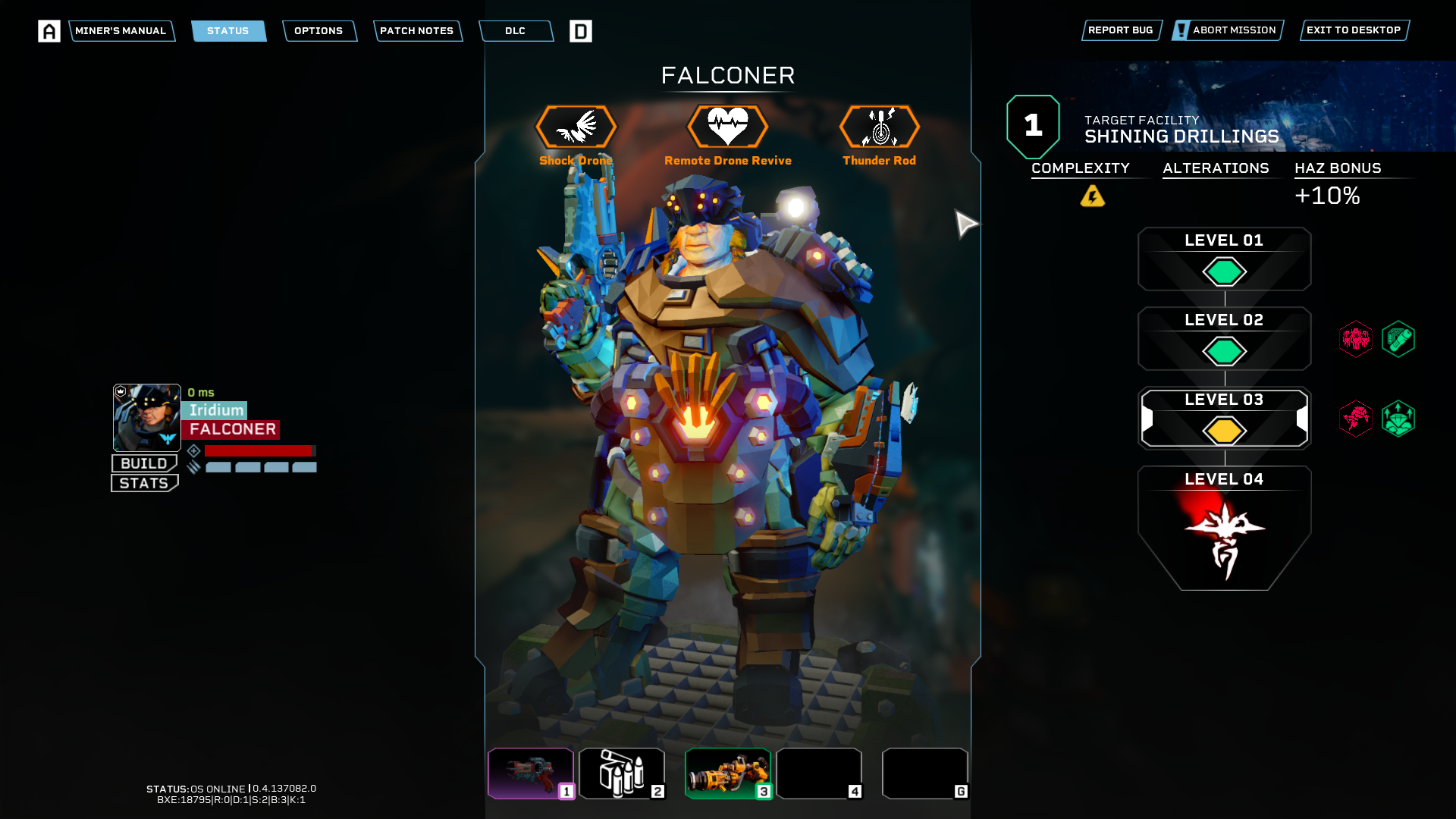Click the Report Bug button
The width and height of the screenshot is (1456, 819).
coord(1121,30)
